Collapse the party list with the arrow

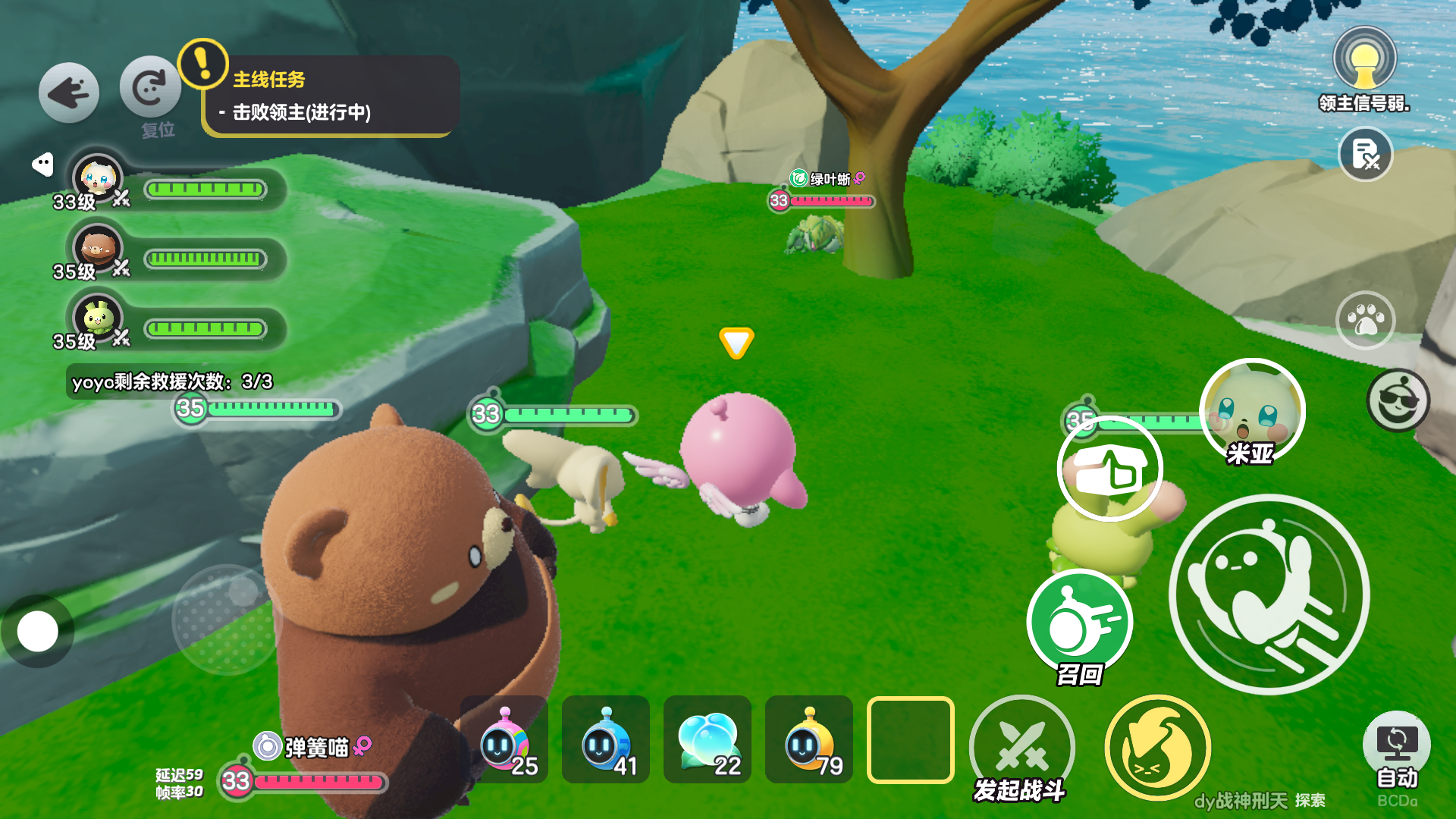coord(42,164)
